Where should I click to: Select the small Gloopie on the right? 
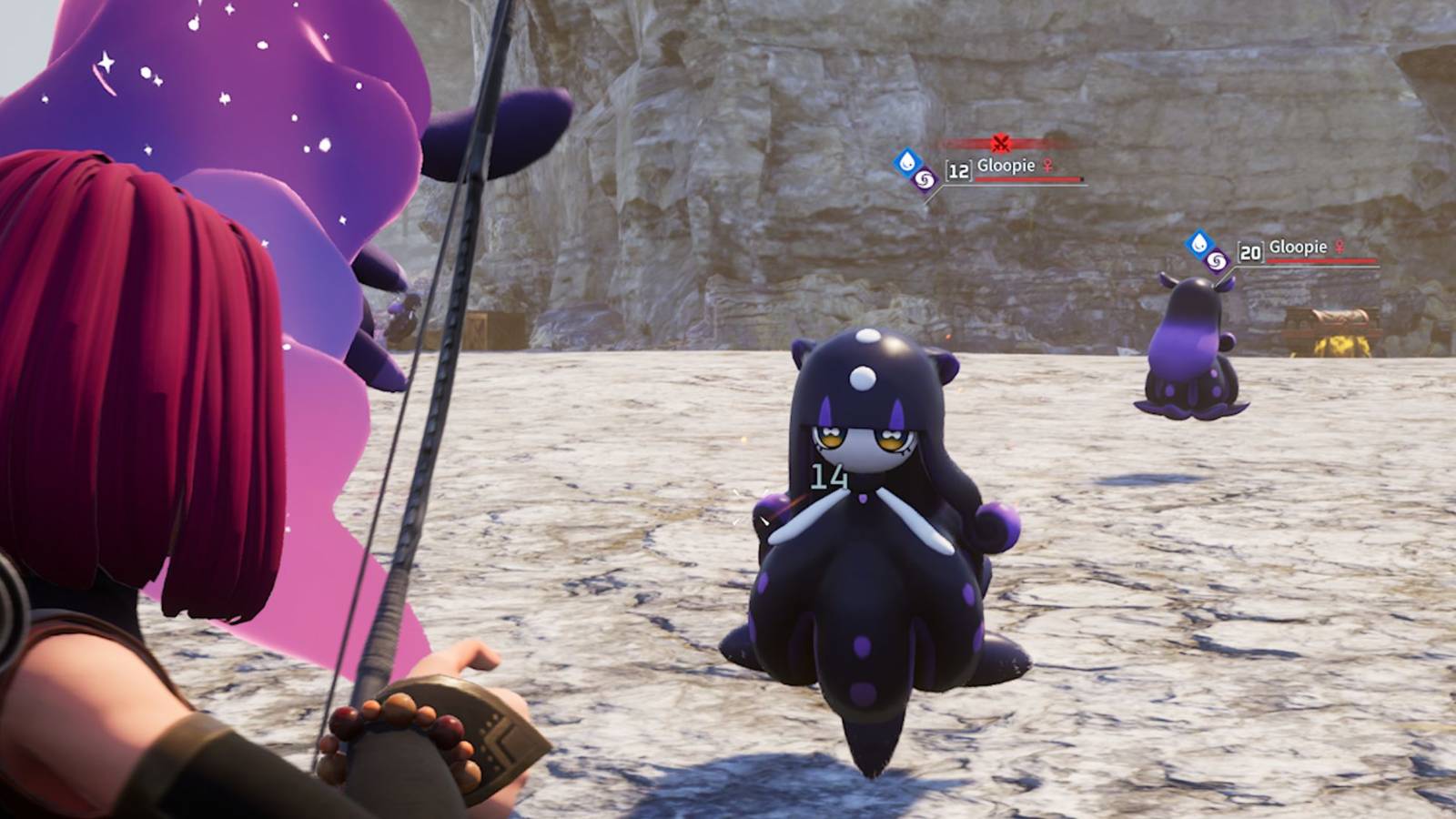click(x=1192, y=346)
